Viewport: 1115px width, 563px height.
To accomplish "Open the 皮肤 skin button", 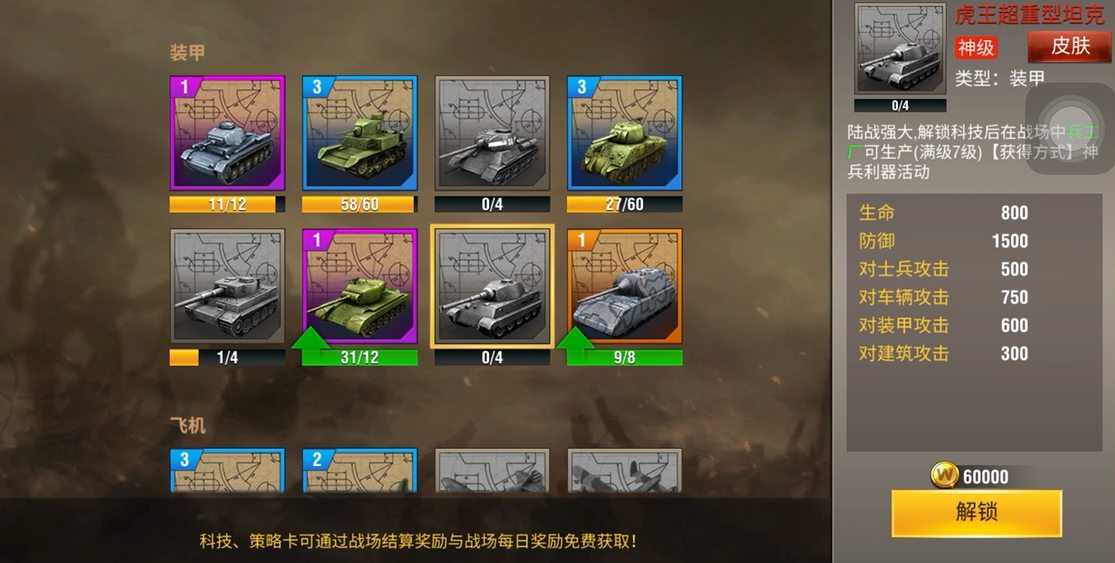I will pyautogui.click(x=1069, y=47).
